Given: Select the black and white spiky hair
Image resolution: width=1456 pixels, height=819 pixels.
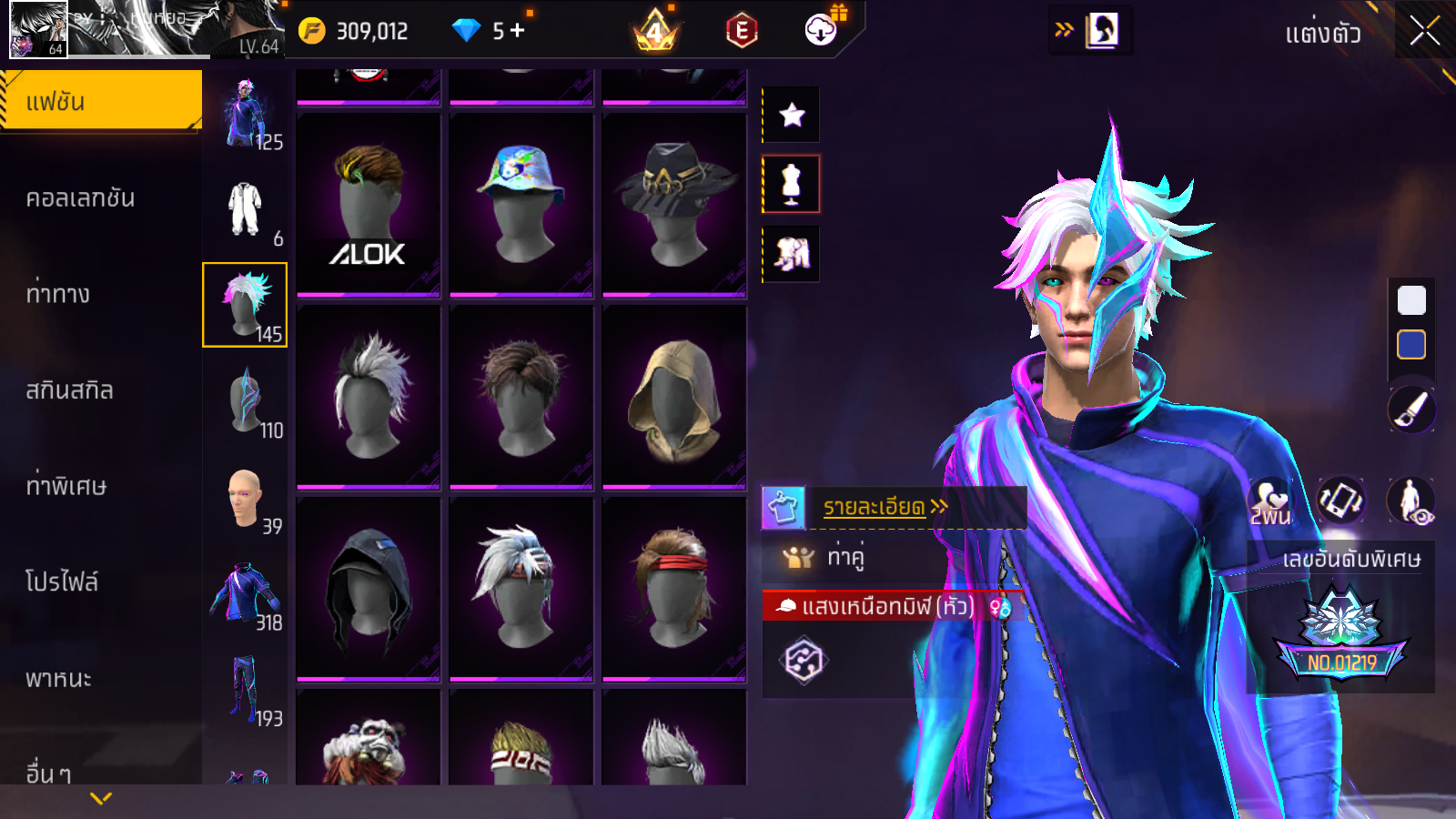Looking at the screenshot, I should coord(368,397).
